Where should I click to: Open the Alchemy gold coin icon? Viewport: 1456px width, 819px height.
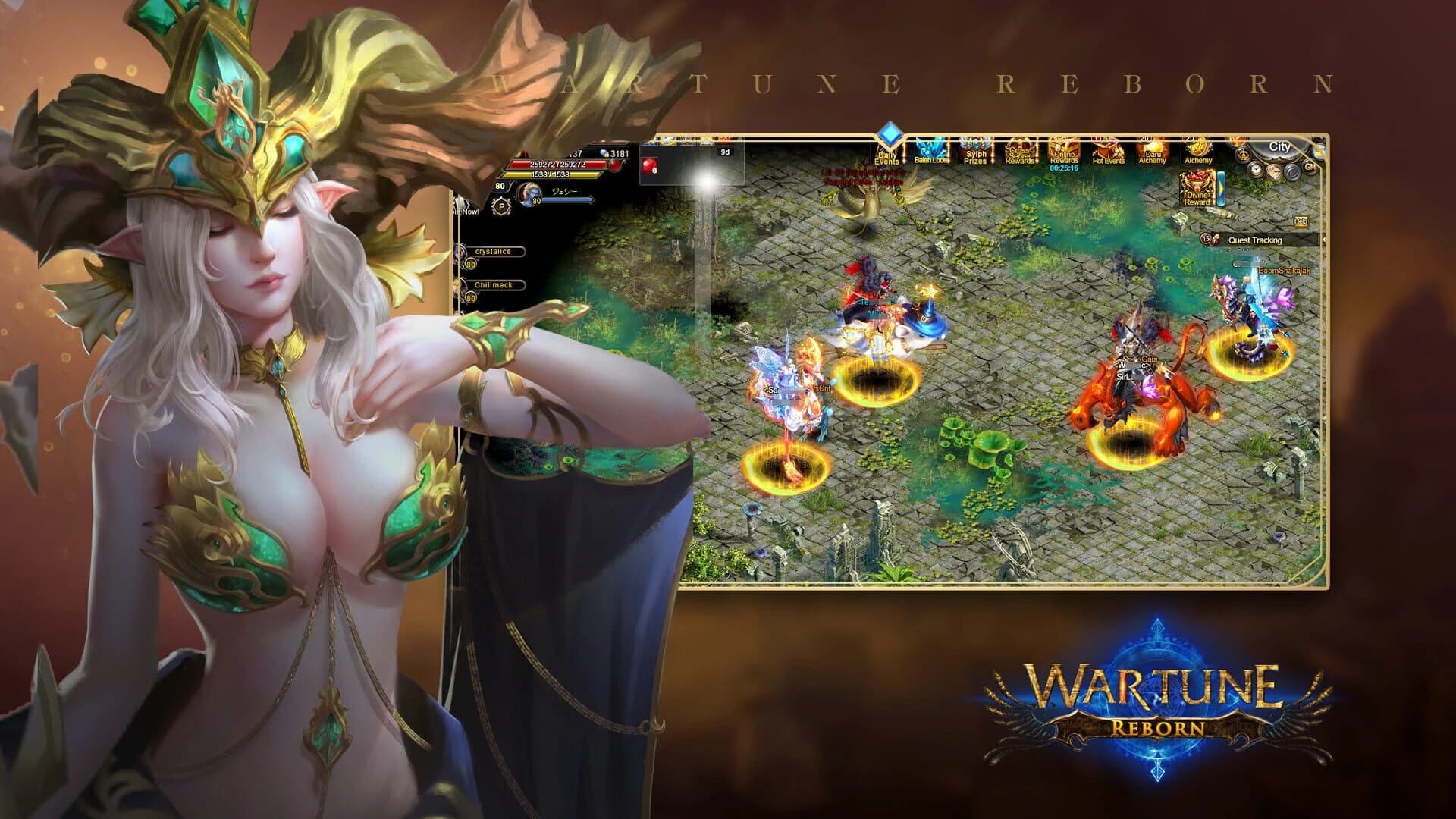coord(1198,150)
